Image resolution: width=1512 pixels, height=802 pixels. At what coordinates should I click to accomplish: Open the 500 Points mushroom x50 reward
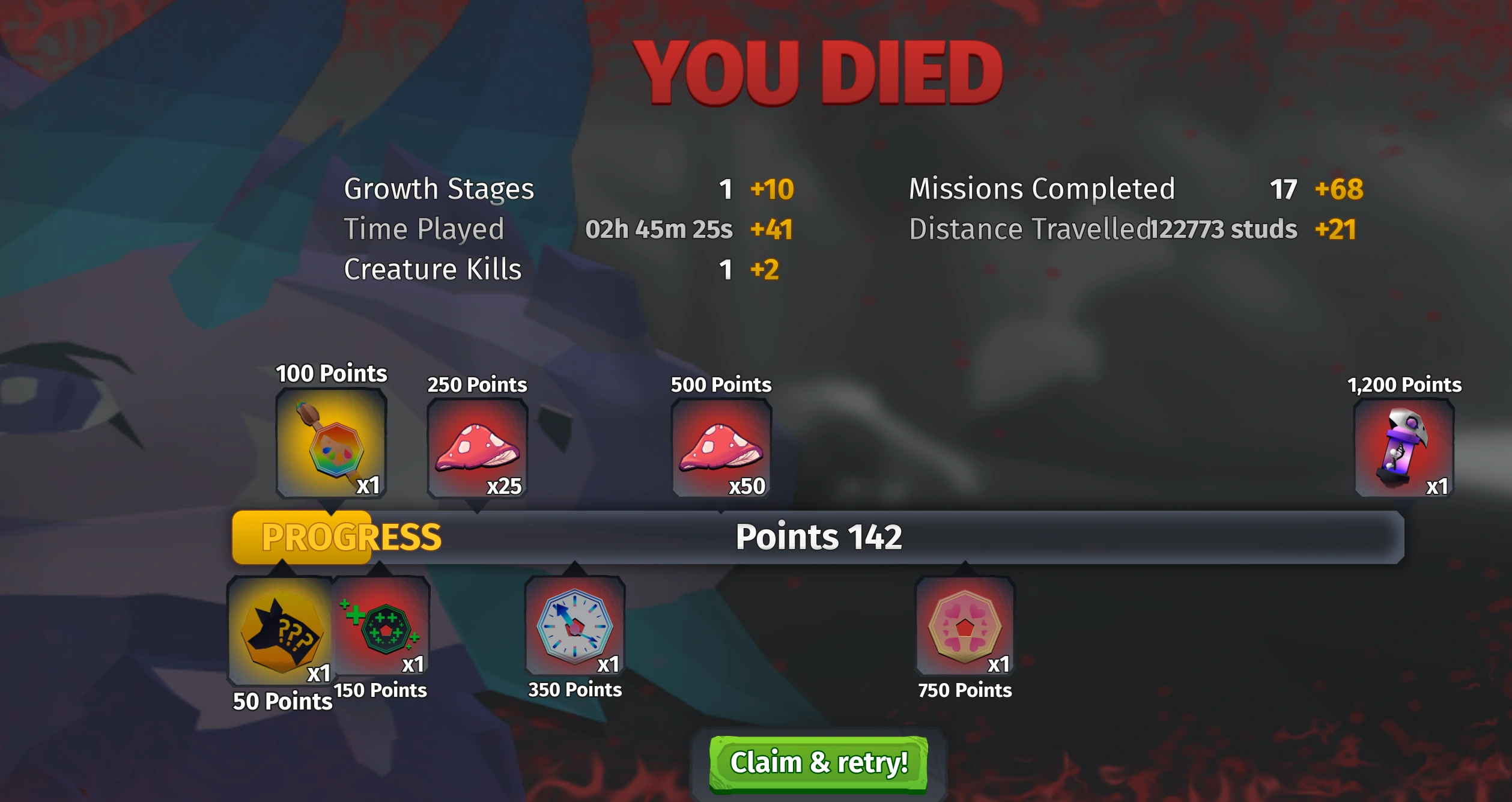[720, 448]
